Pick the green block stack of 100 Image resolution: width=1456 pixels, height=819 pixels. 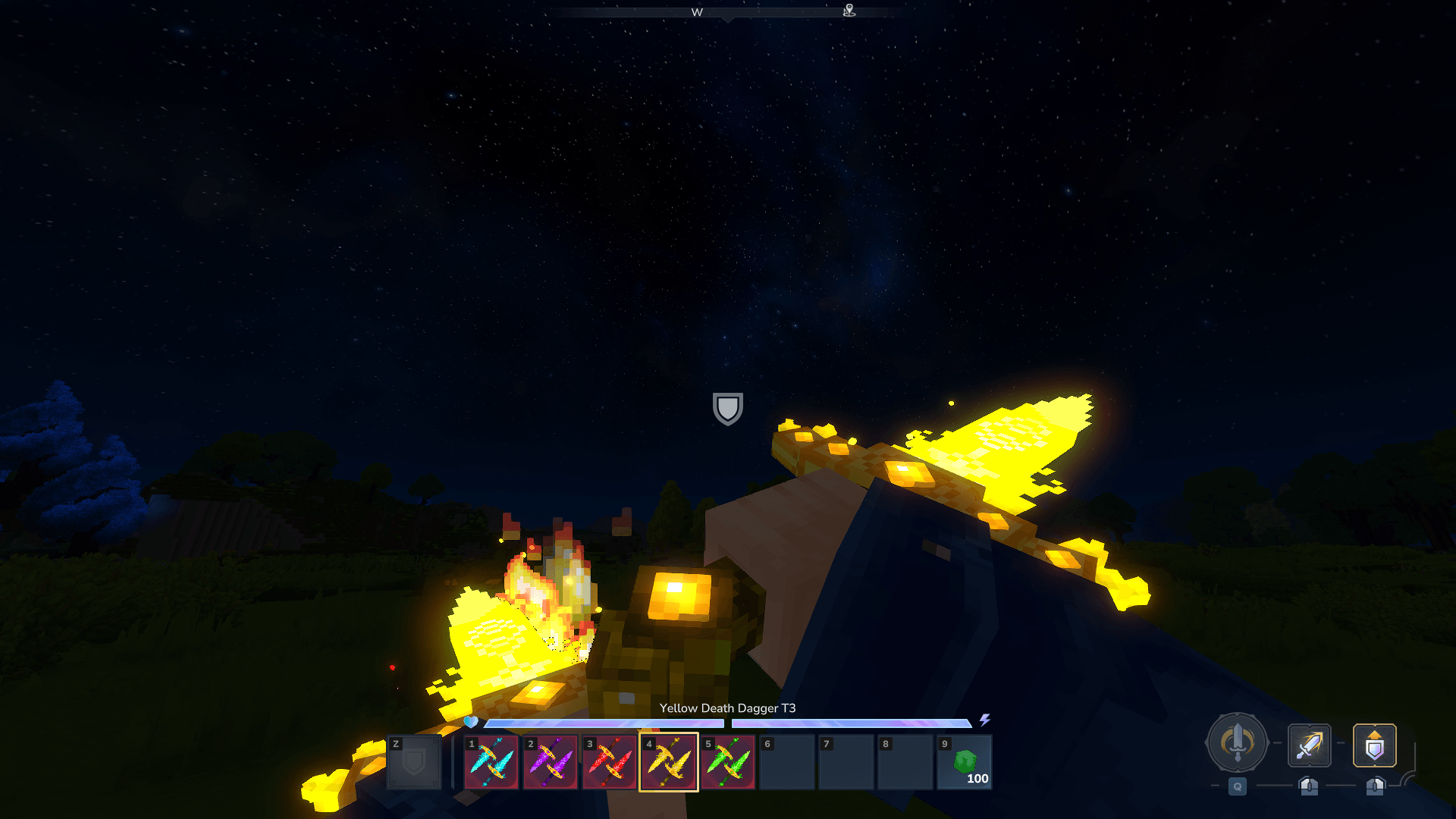coord(965,762)
